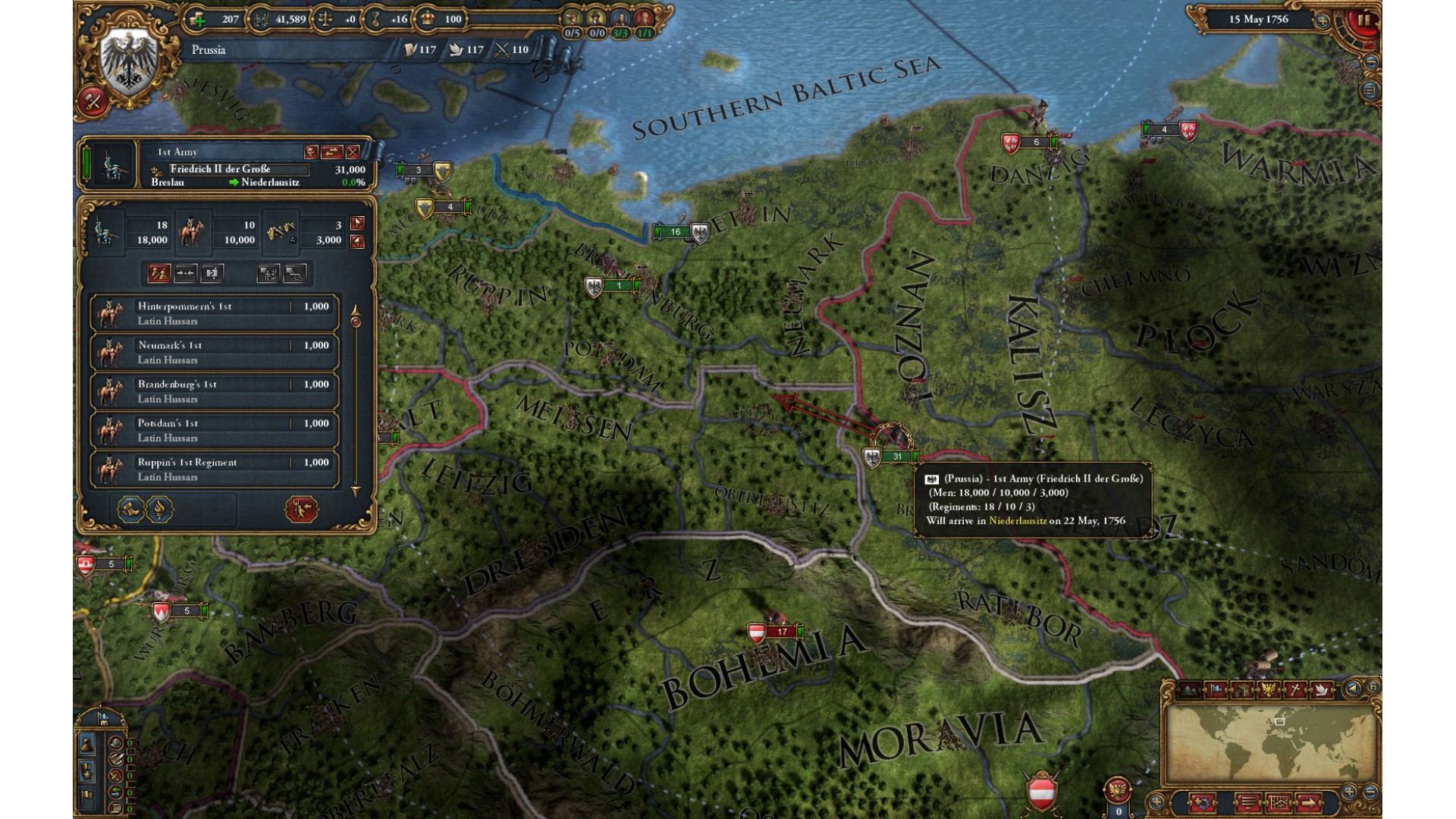Choose the Ruppin's 1st Regiment row
This screenshot has height=819, width=1456.
[215, 469]
